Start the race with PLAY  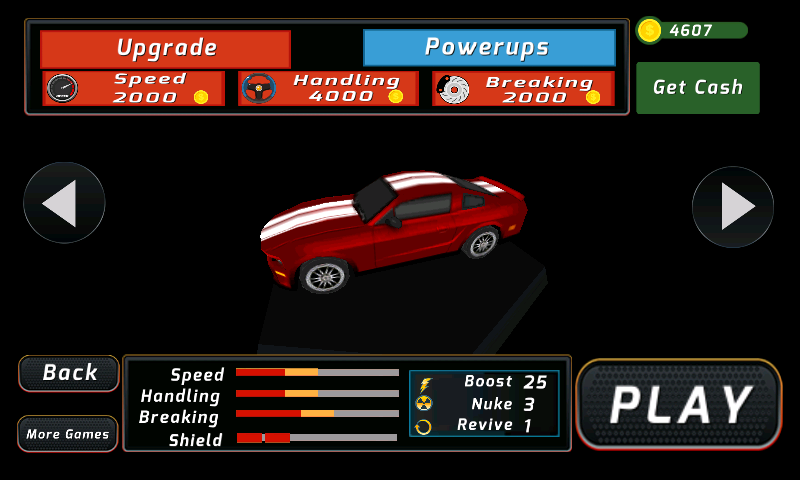click(679, 404)
